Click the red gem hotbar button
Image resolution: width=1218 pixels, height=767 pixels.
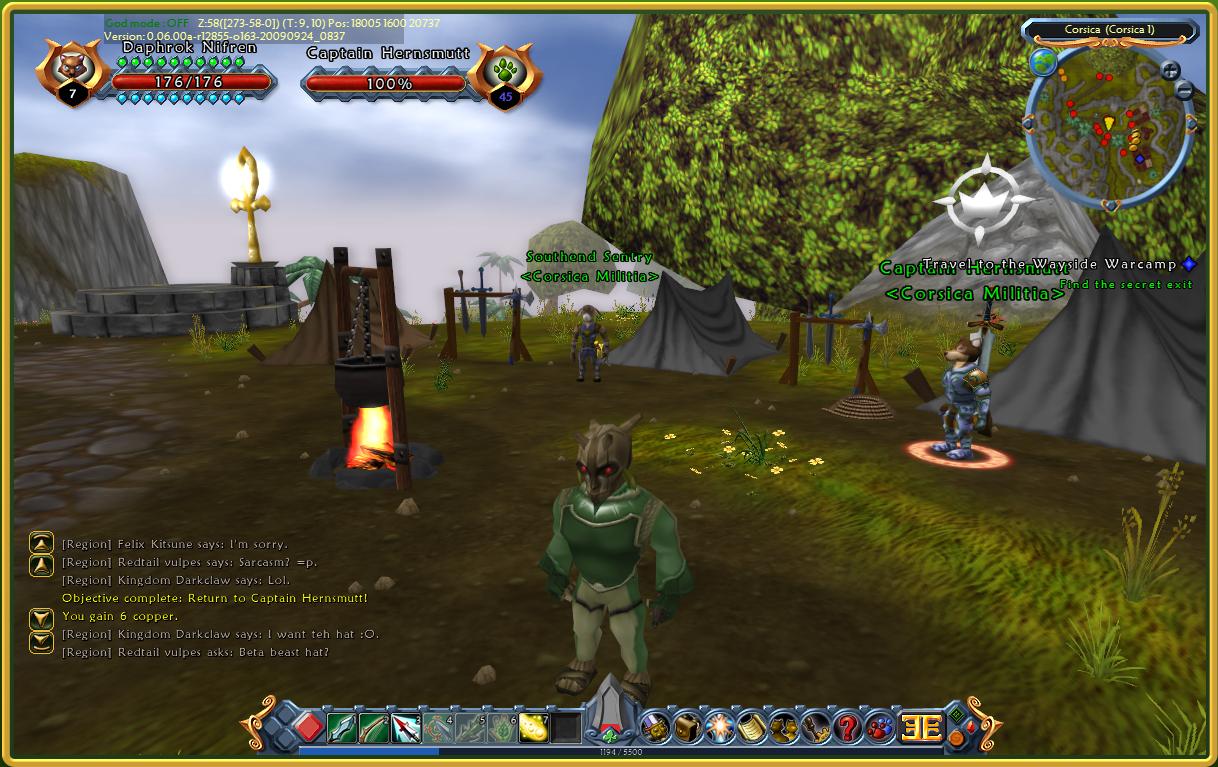[308, 727]
